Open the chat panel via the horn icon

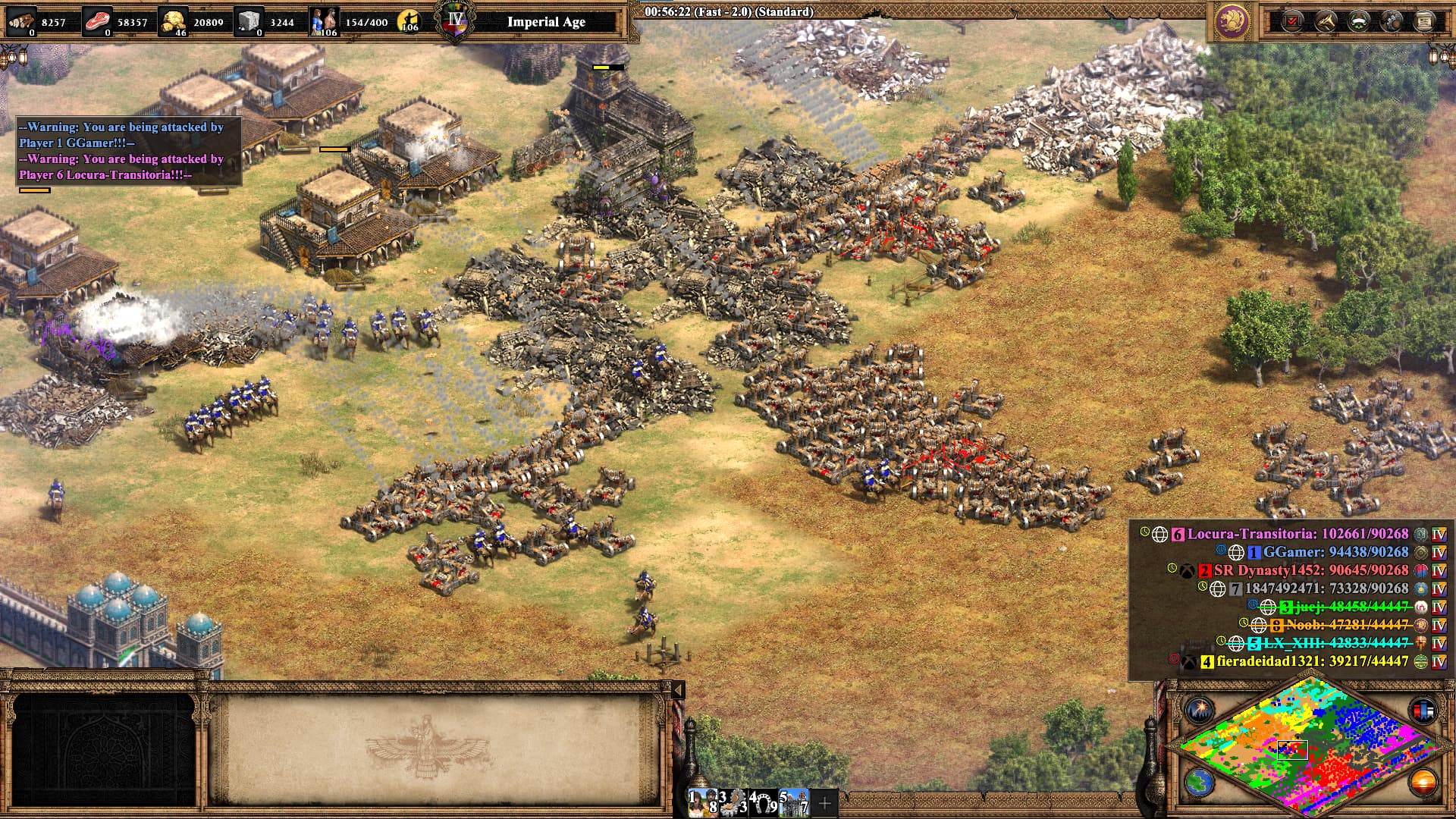pyautogui.click(x=1325, y=20)
